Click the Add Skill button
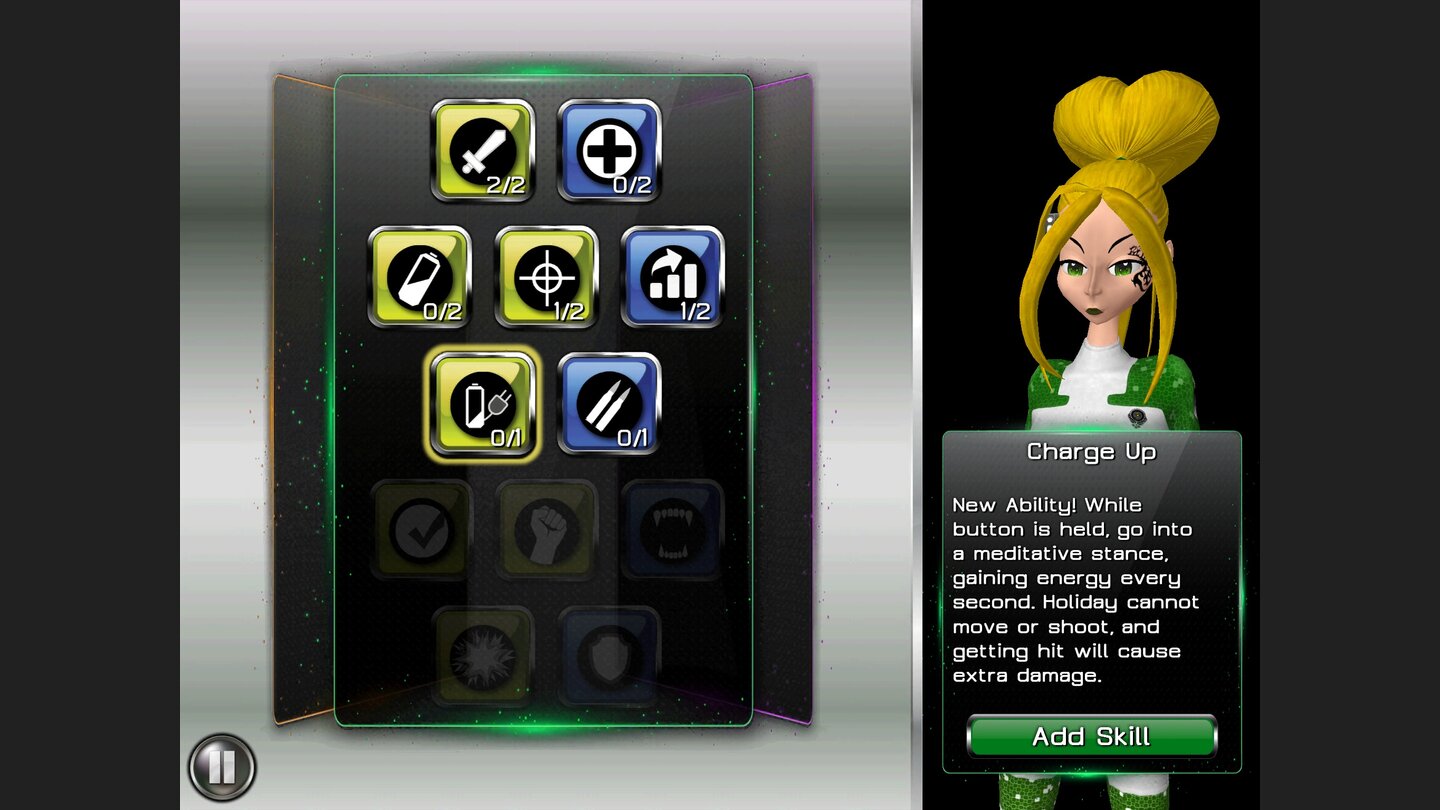1440x810 pixels. point(1092,737)
